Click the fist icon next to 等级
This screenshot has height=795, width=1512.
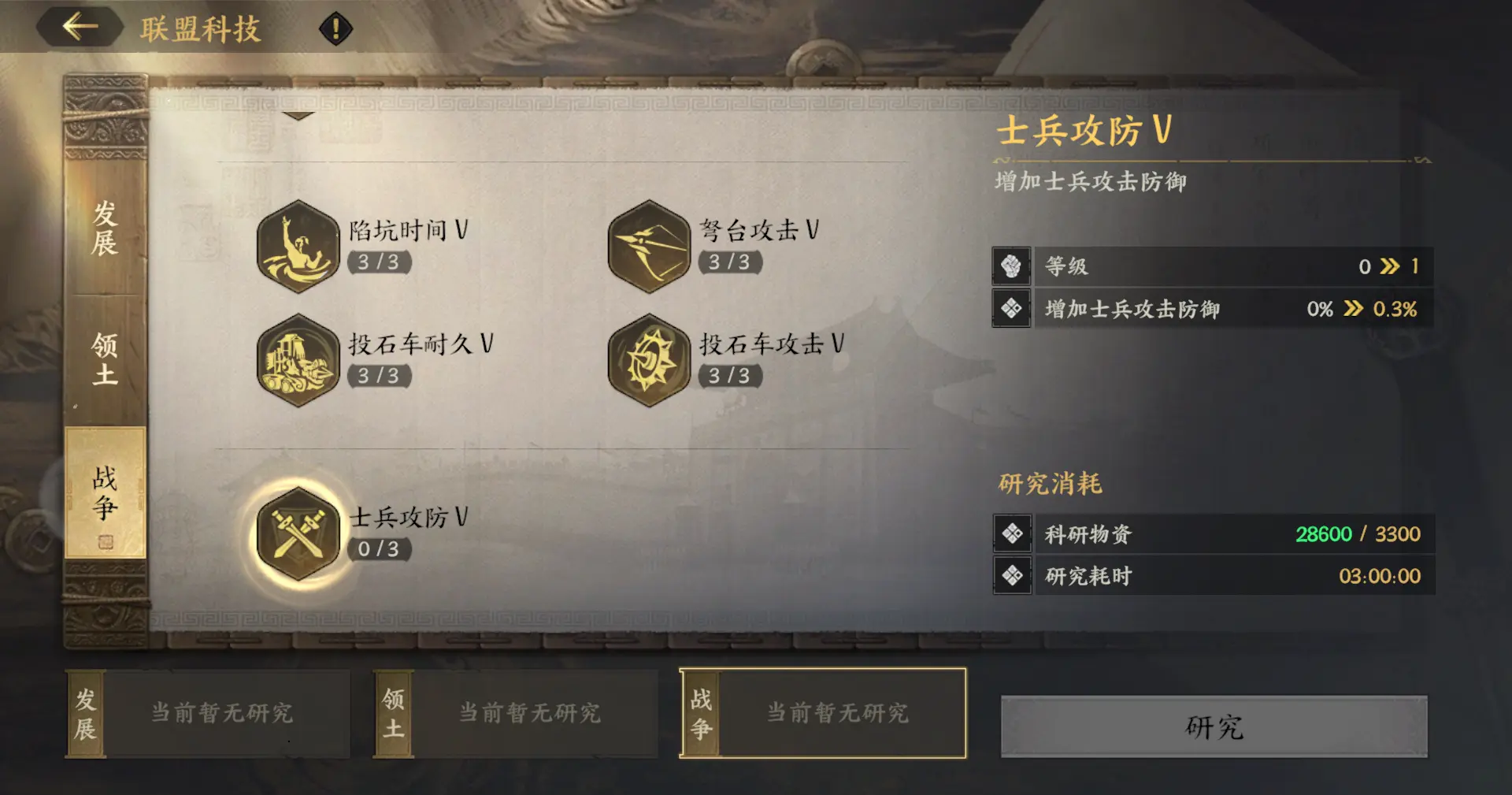1013,266
